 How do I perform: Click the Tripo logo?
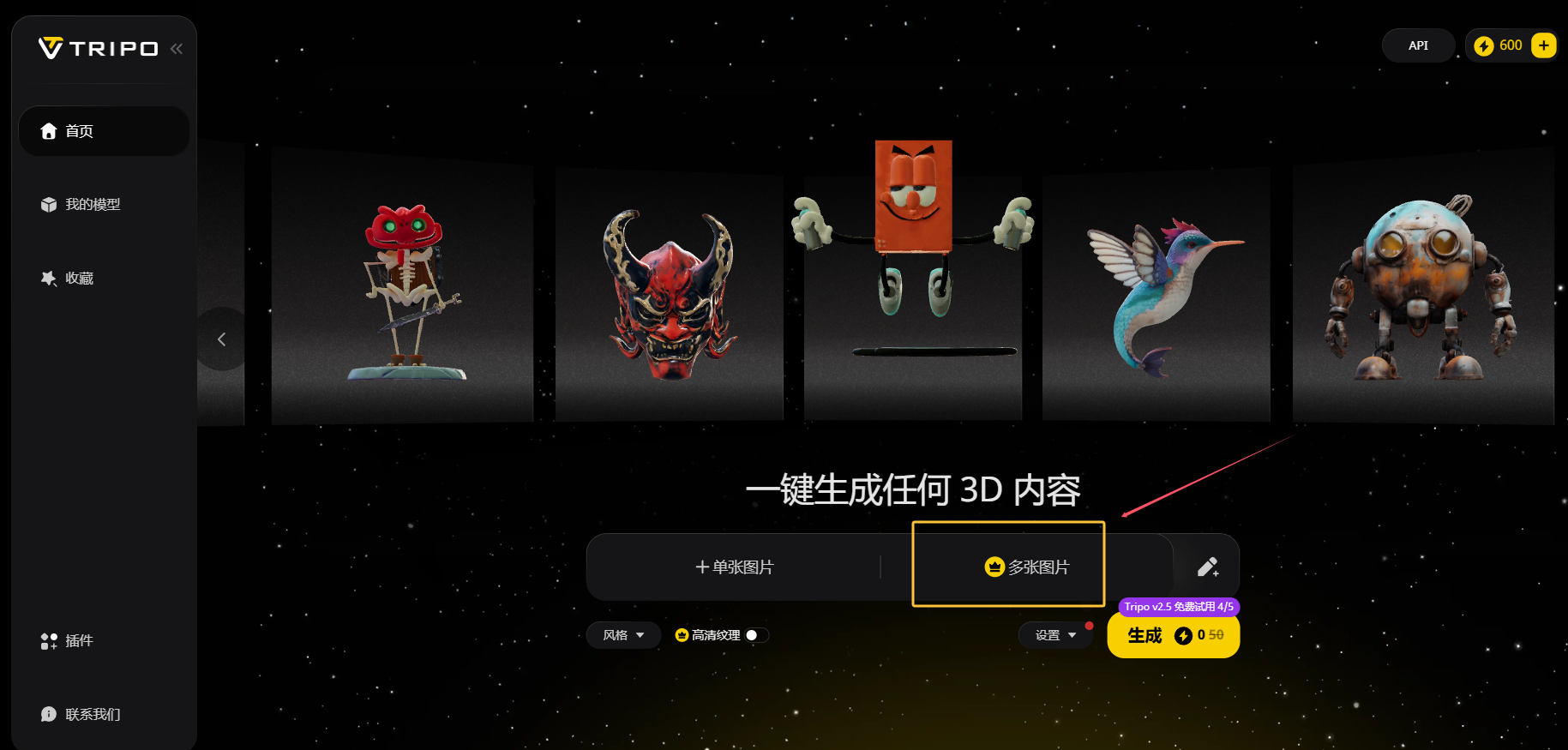click(x=97, y=48)
